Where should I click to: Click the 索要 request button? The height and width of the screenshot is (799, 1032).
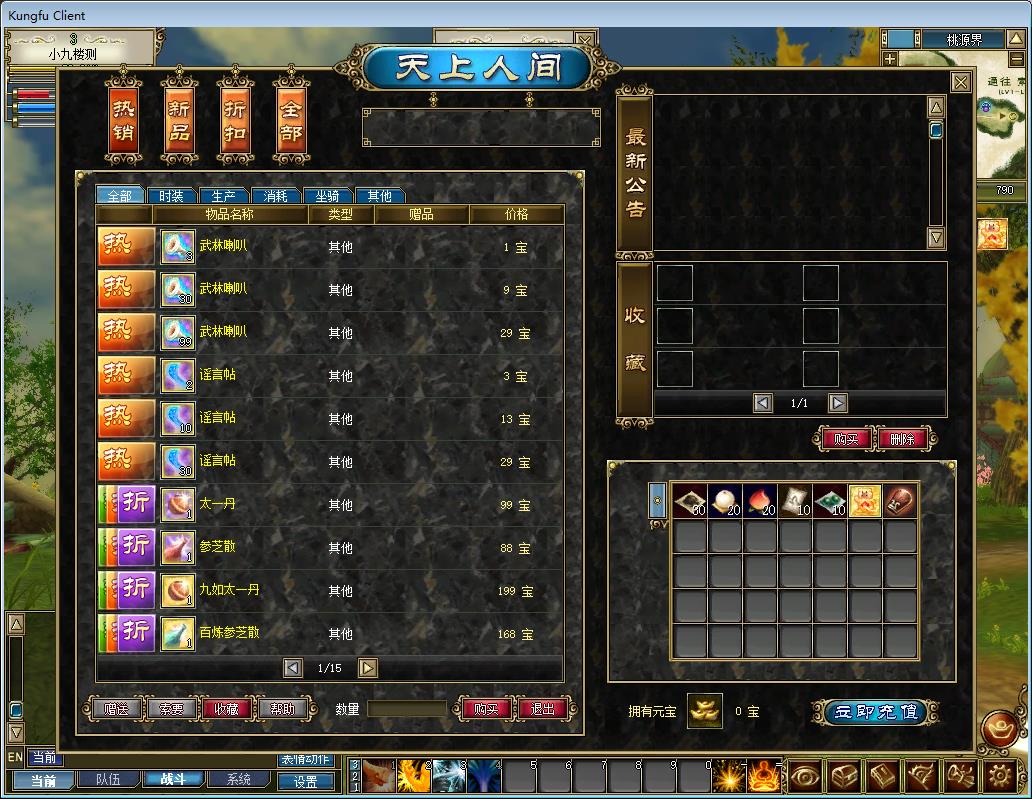171,709
